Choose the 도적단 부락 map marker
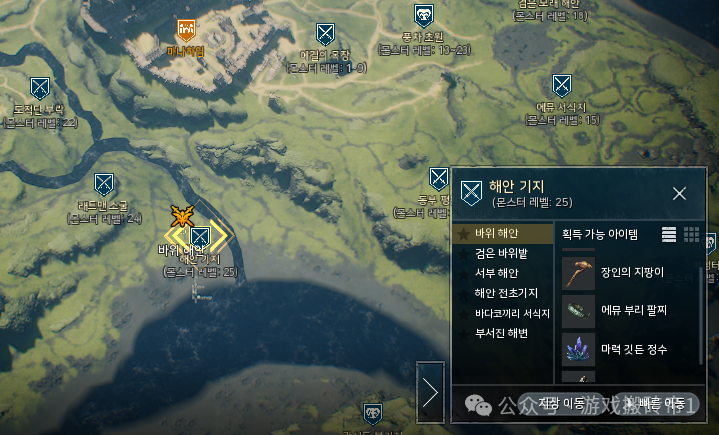Image resolution: width=719 pixels, height=435 pixels. pyautogui.click(x=40, y=88)
